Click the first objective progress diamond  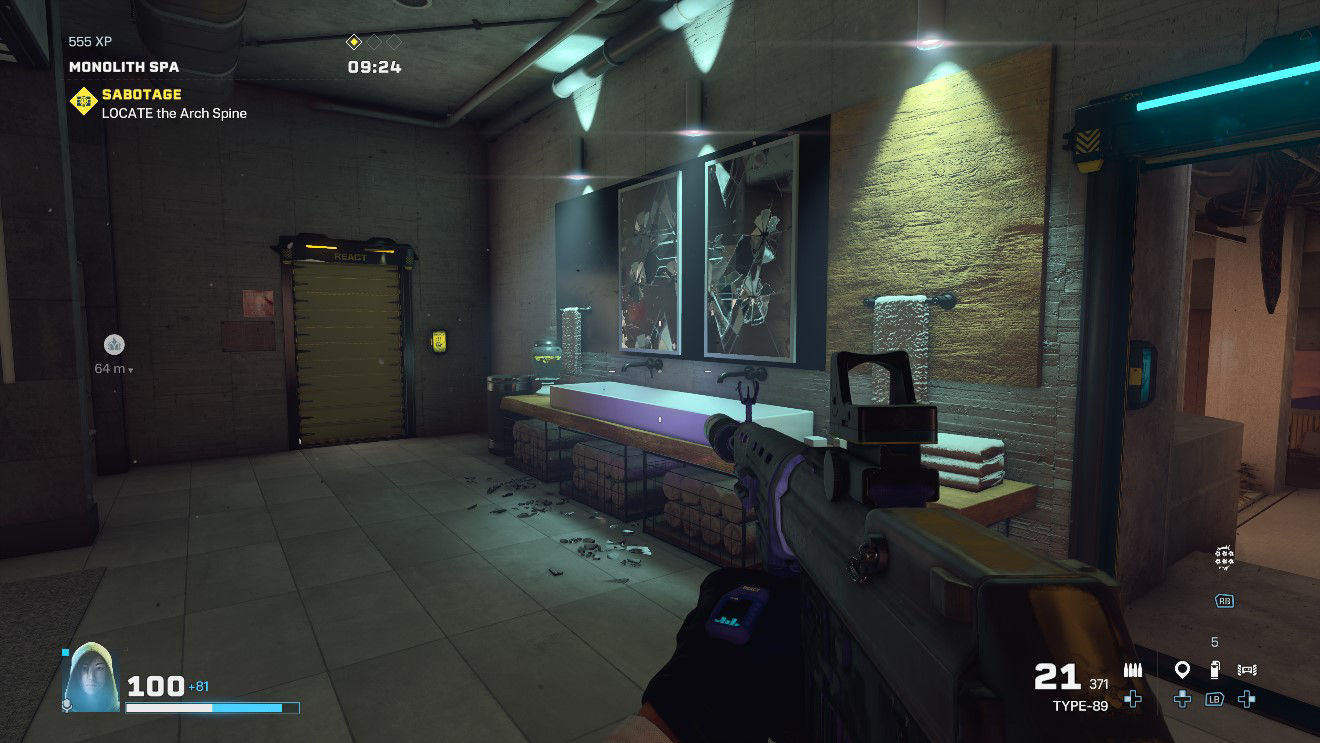click(353, 42)
